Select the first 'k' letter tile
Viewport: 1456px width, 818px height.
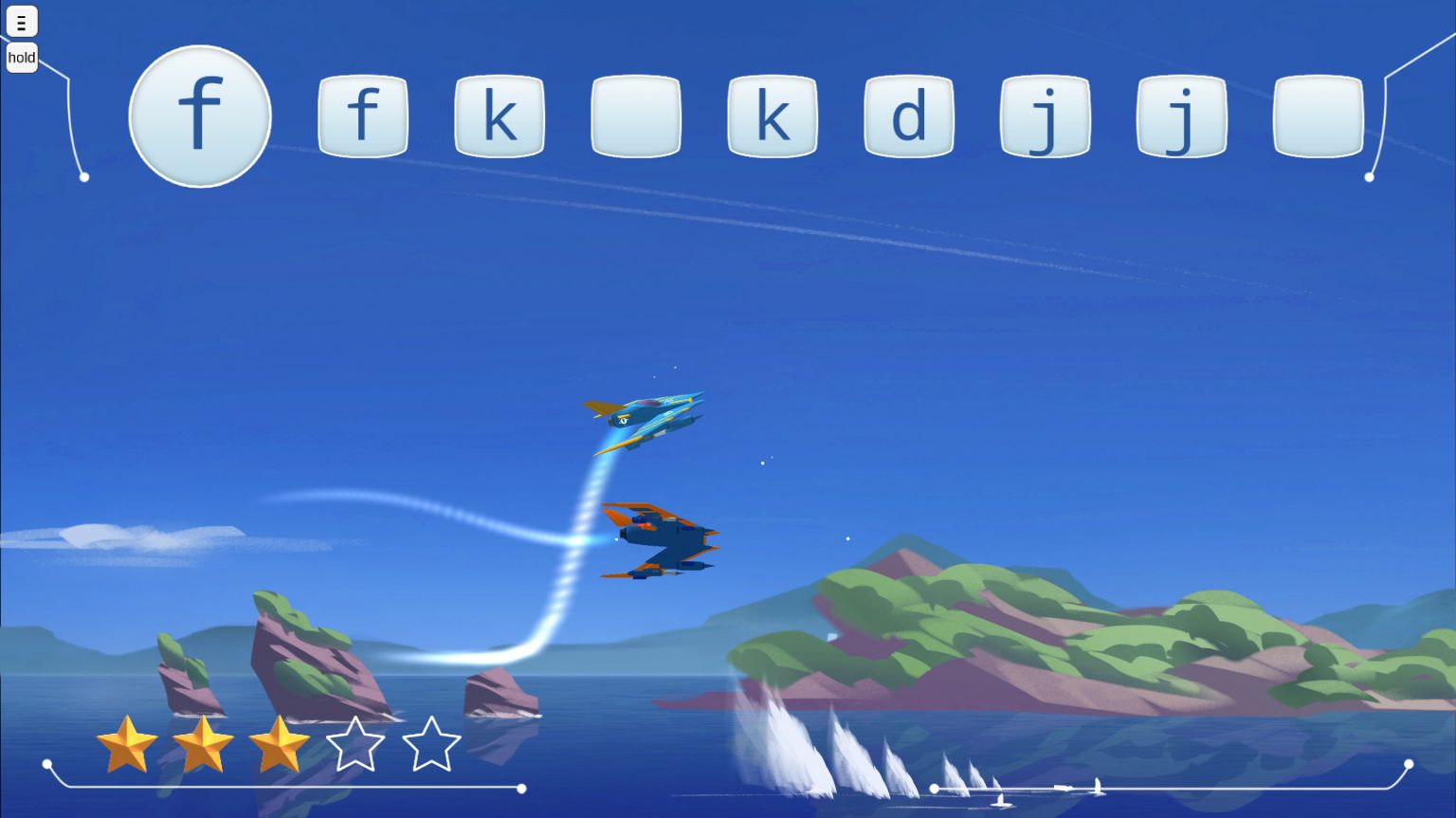coord(500,116)
